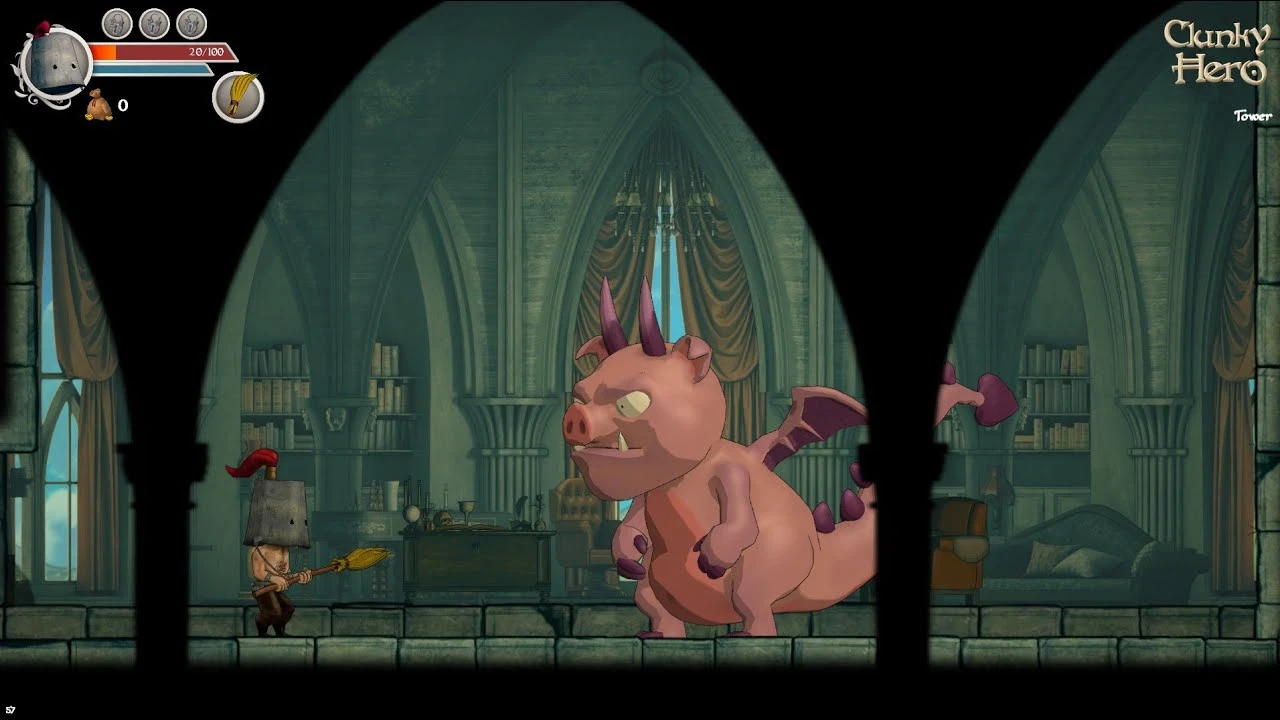This screenshot has width=1280, height=720.
Task: Click the hero's portrait circle
Action: [58, 65]
